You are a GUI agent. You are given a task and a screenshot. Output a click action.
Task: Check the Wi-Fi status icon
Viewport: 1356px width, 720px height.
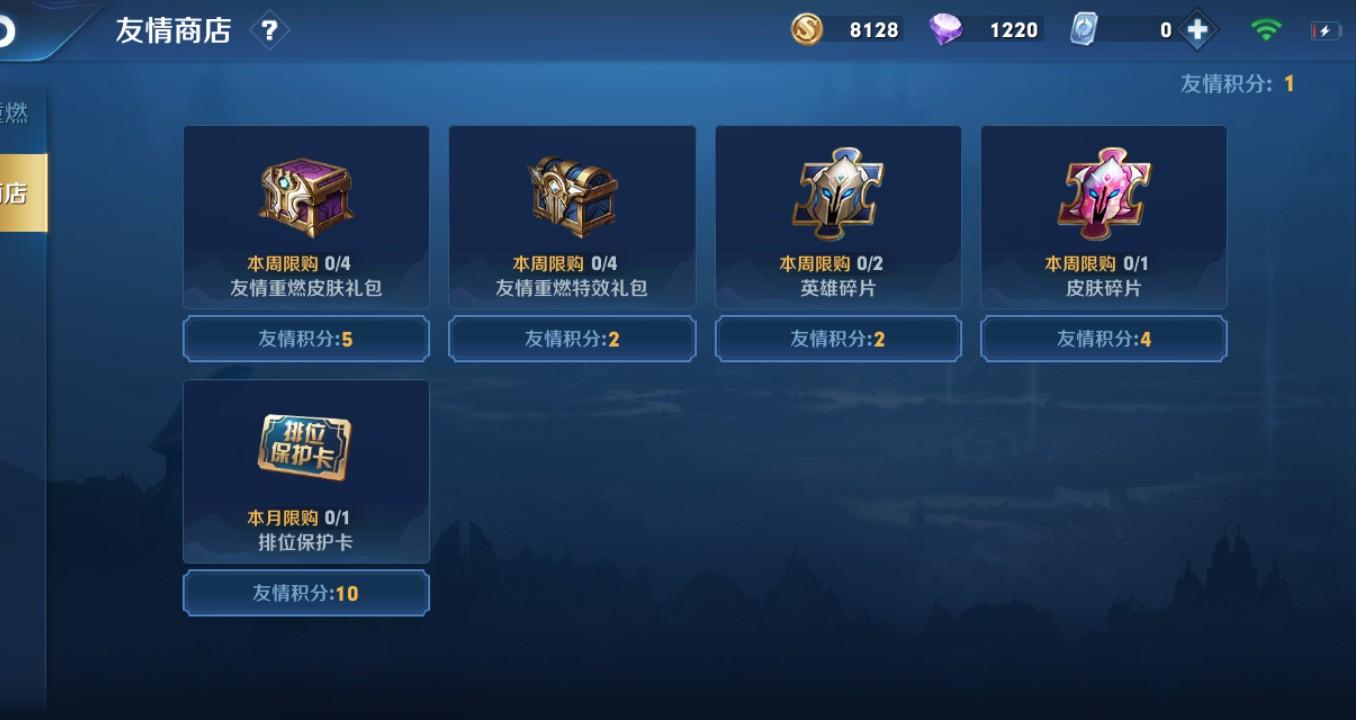pos(1267,29)
